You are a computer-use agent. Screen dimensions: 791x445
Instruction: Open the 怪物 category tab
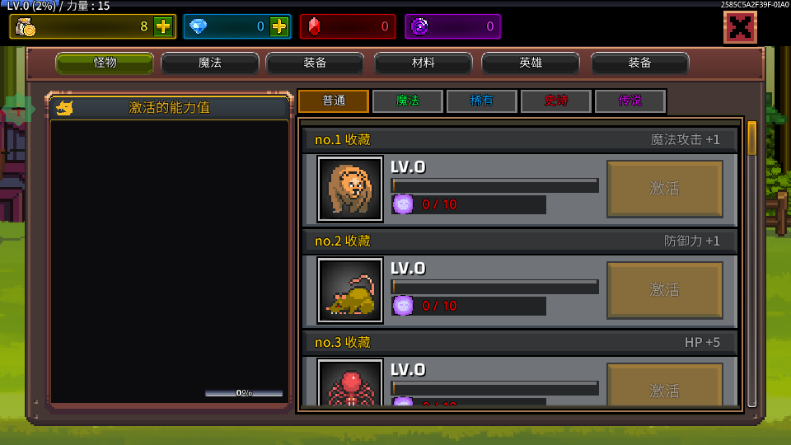pyautogui.click(x=105, y=63)
